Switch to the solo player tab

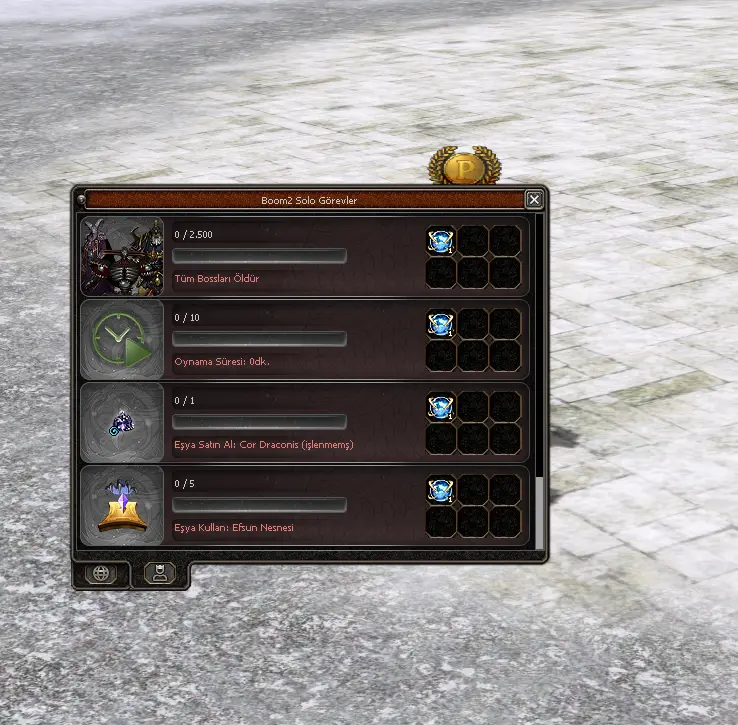click(160, 573)
